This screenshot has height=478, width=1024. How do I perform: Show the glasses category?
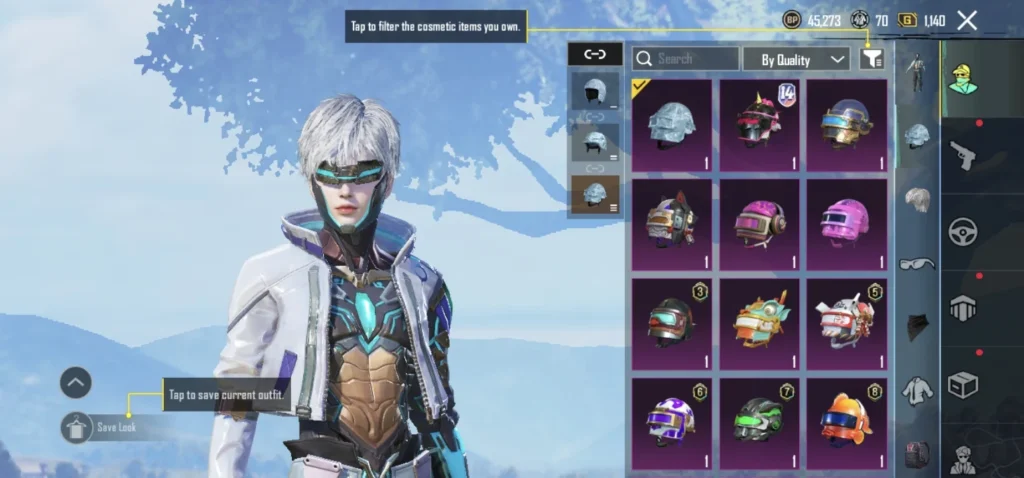[917, 264]
